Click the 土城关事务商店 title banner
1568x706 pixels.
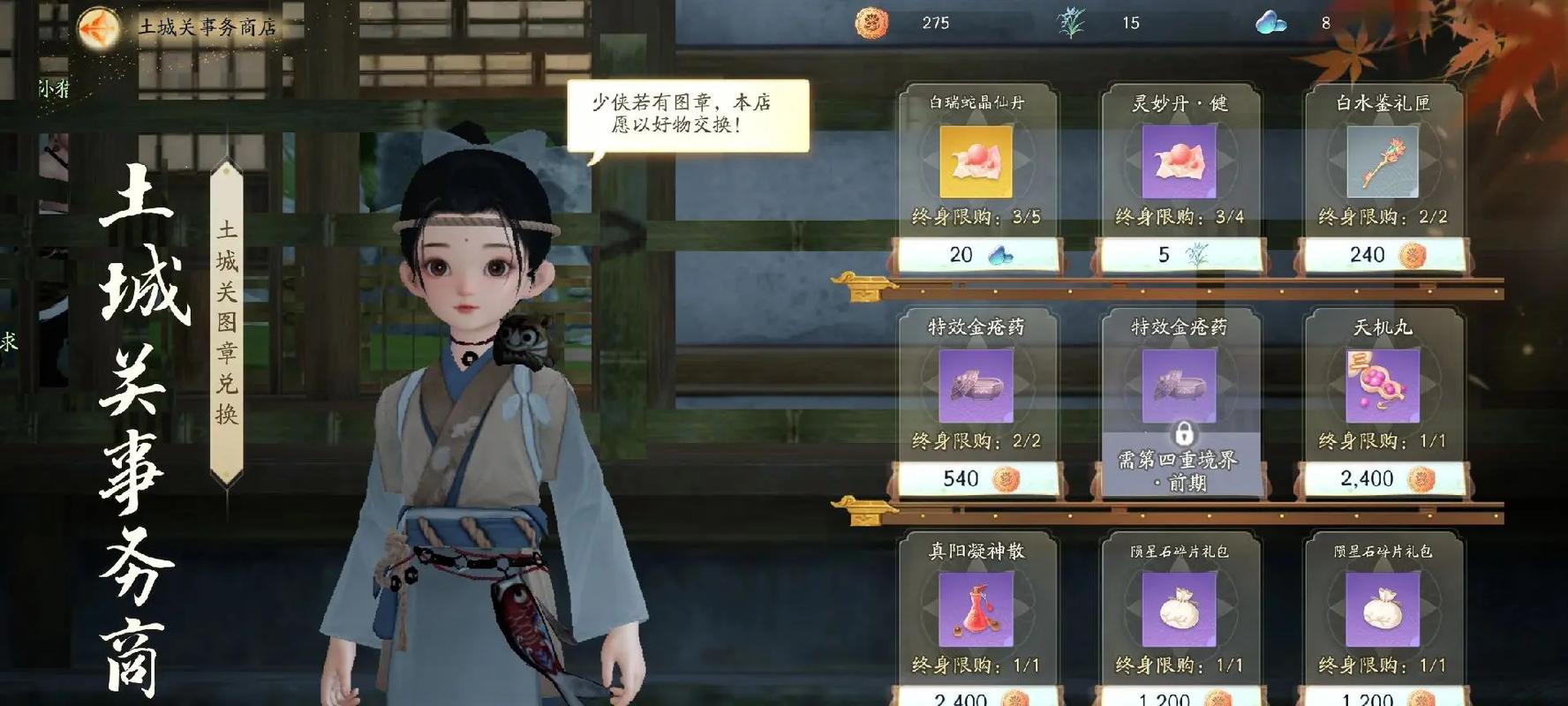tap(207, 25)
